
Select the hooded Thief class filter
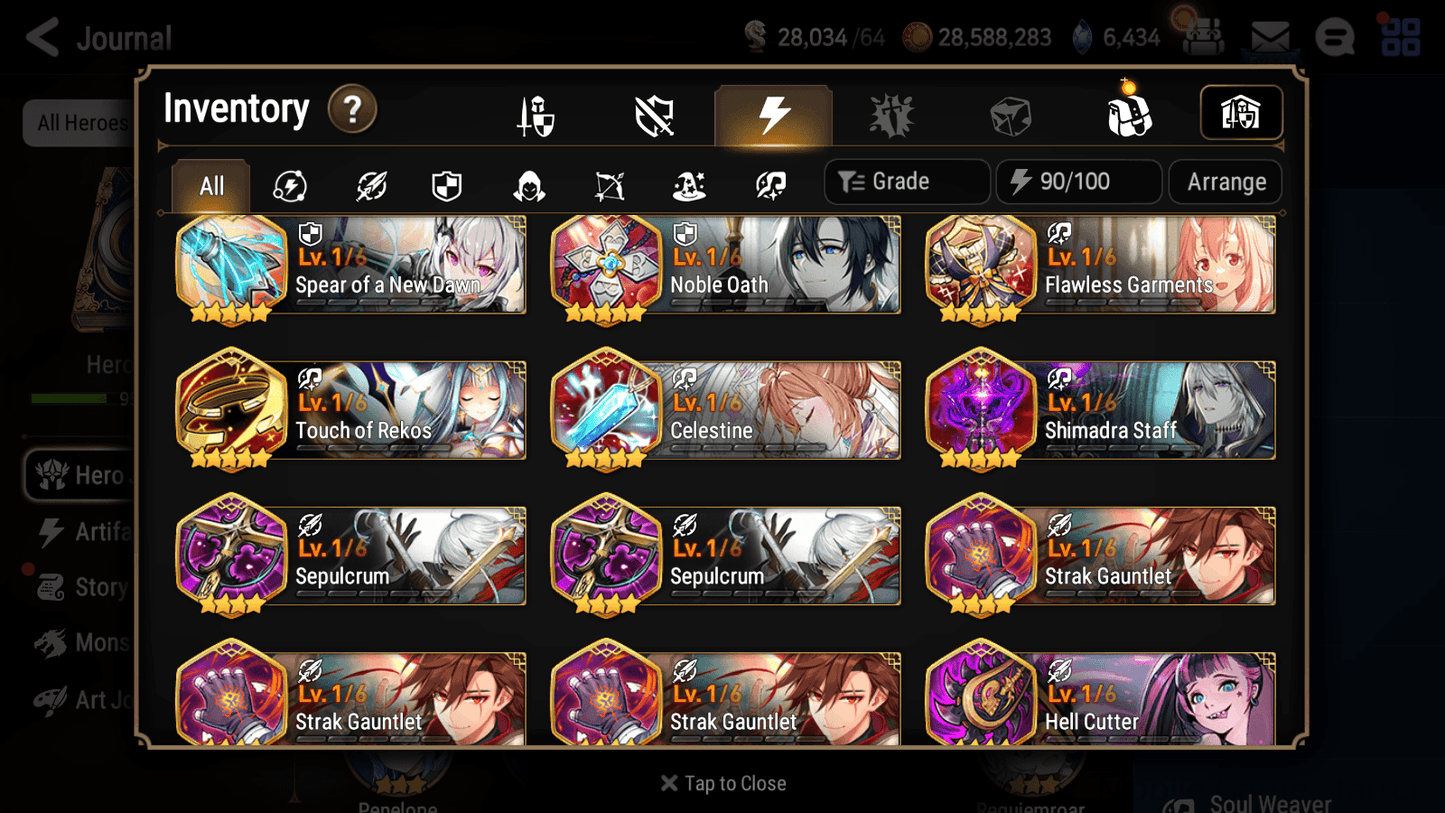tap(528, 186)
